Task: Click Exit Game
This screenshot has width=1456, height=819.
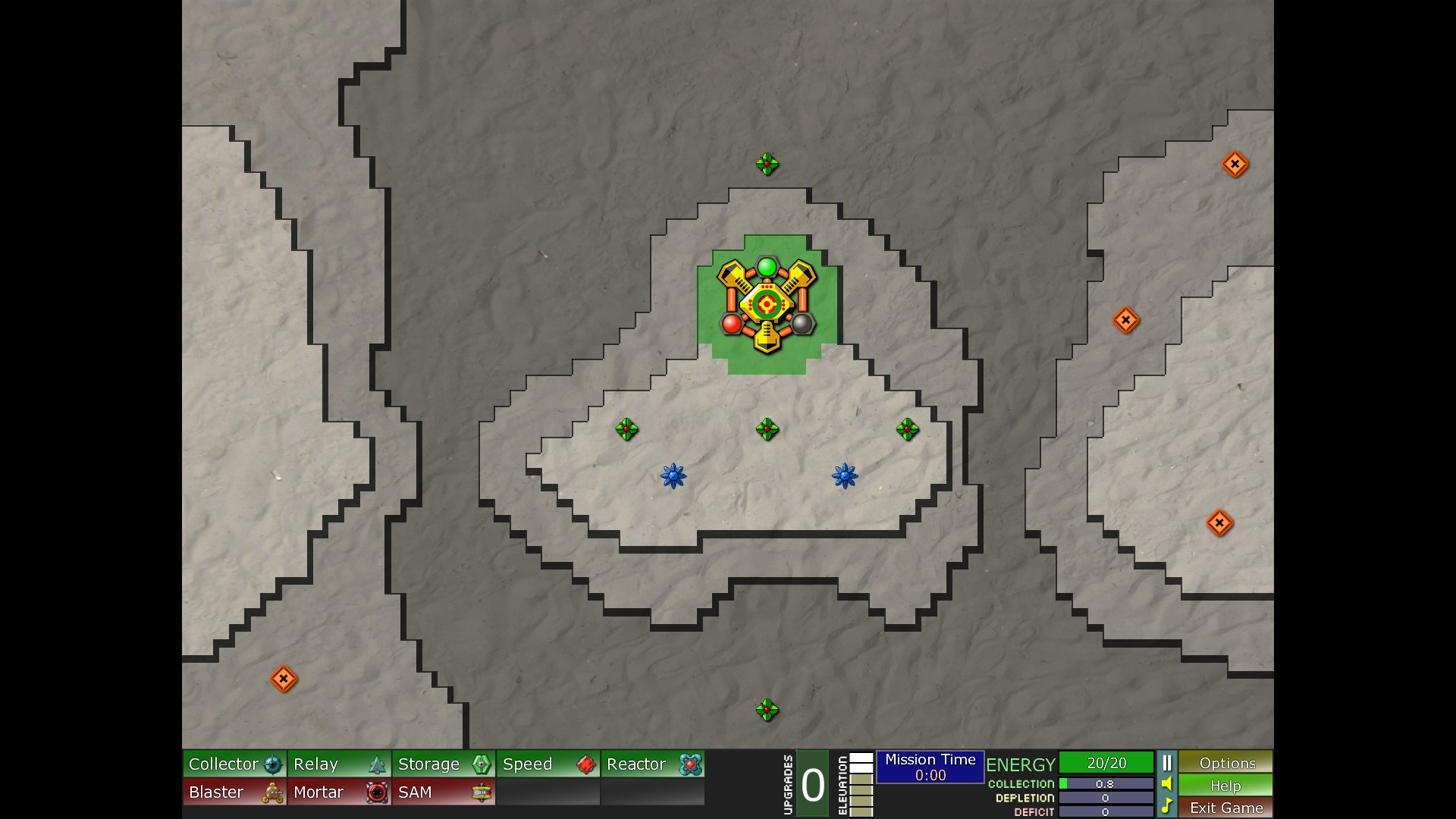Action: click(1225, 808)
